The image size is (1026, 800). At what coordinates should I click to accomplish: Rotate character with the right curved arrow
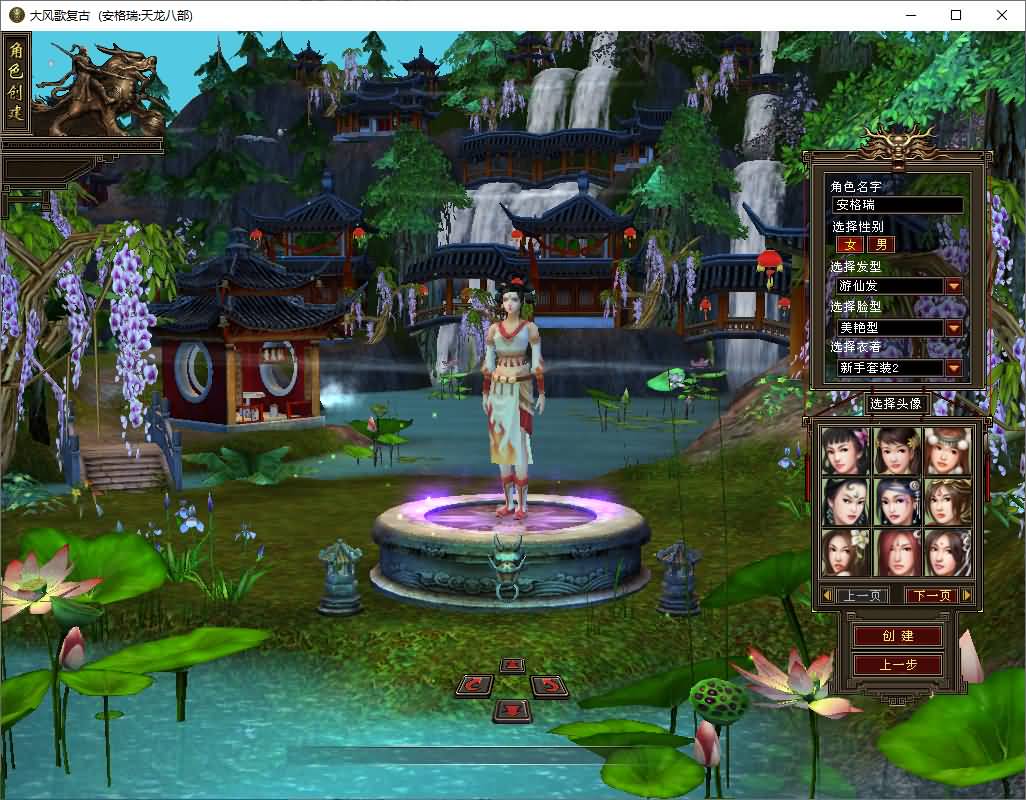549,685
